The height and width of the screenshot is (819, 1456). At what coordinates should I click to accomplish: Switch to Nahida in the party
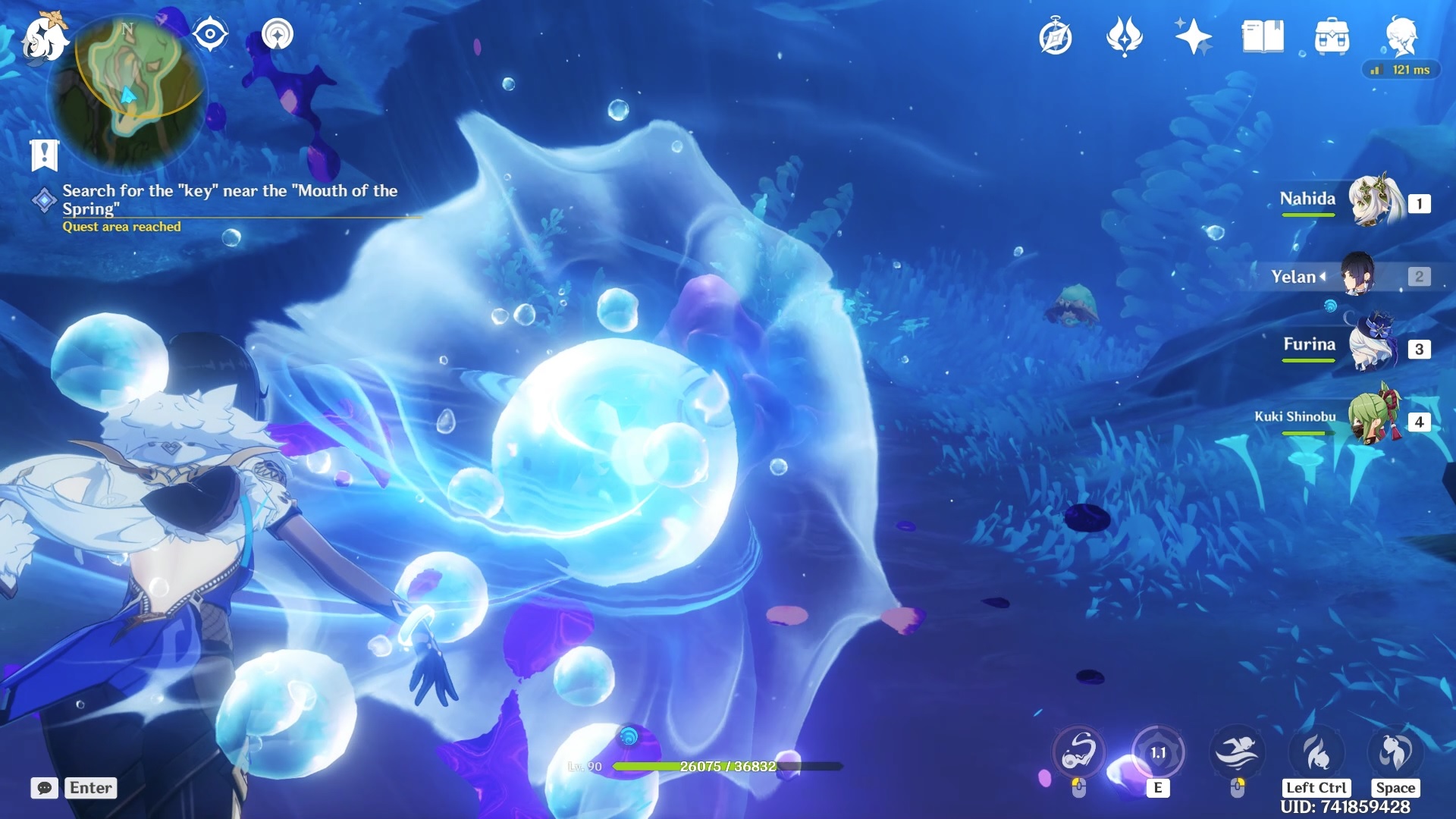pos(1373,201)
